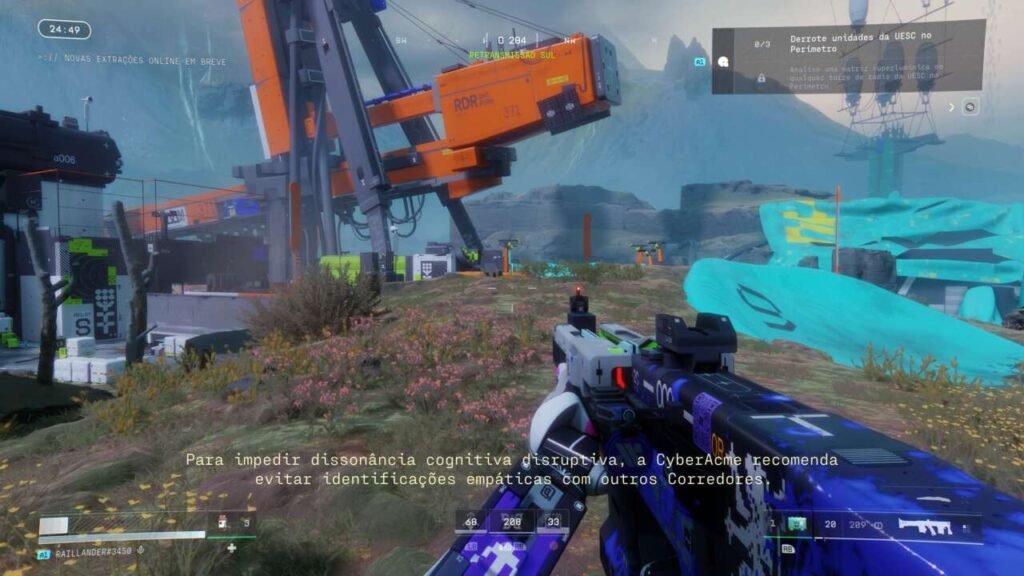Viewport: 1024px width, 576px height.
Task: Click the locked second objective padlock icon
Action: [x=762, y=77]
